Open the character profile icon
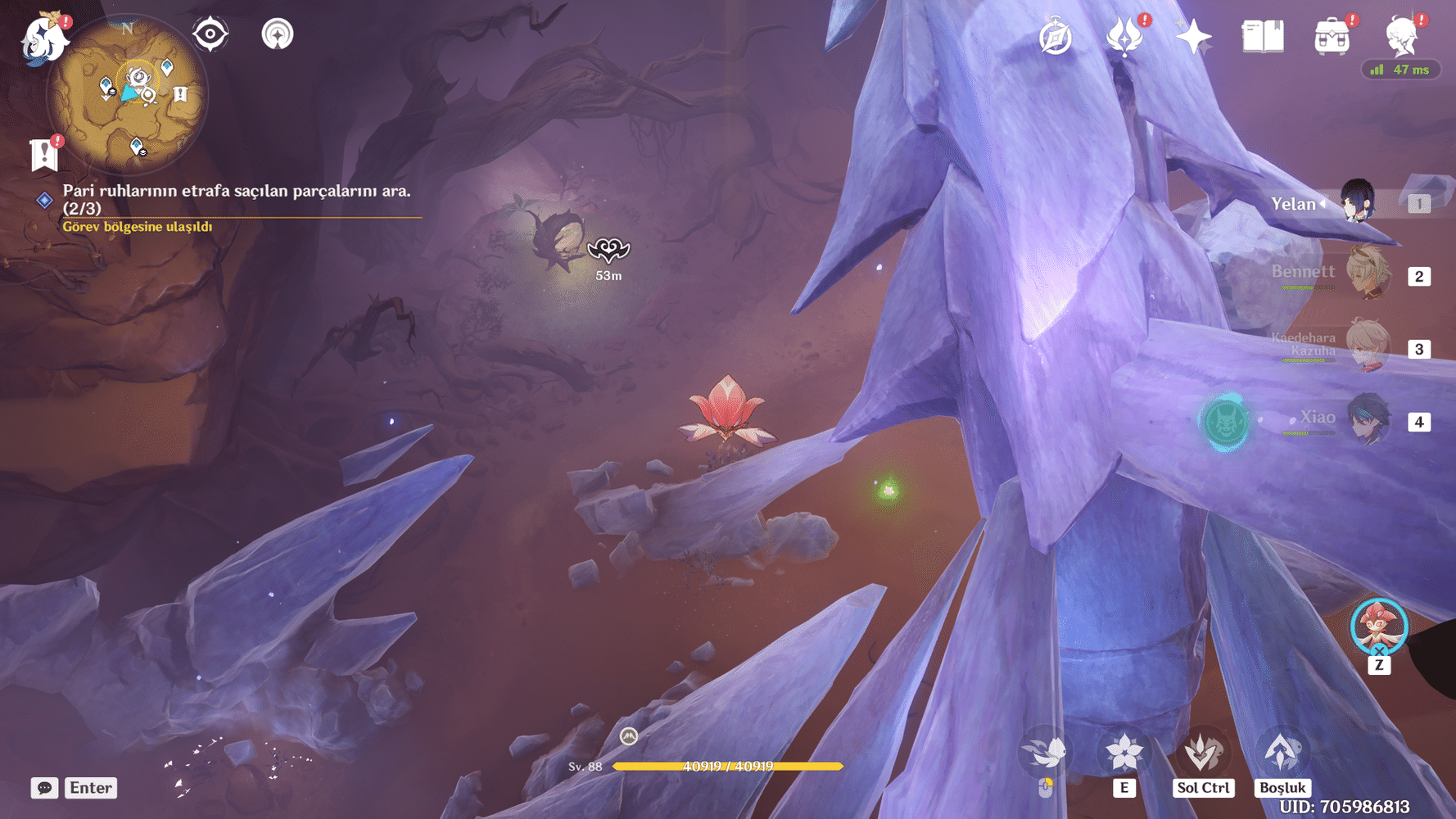The width and height of the screenshot is (1456, 819). tap(1401, 35)
